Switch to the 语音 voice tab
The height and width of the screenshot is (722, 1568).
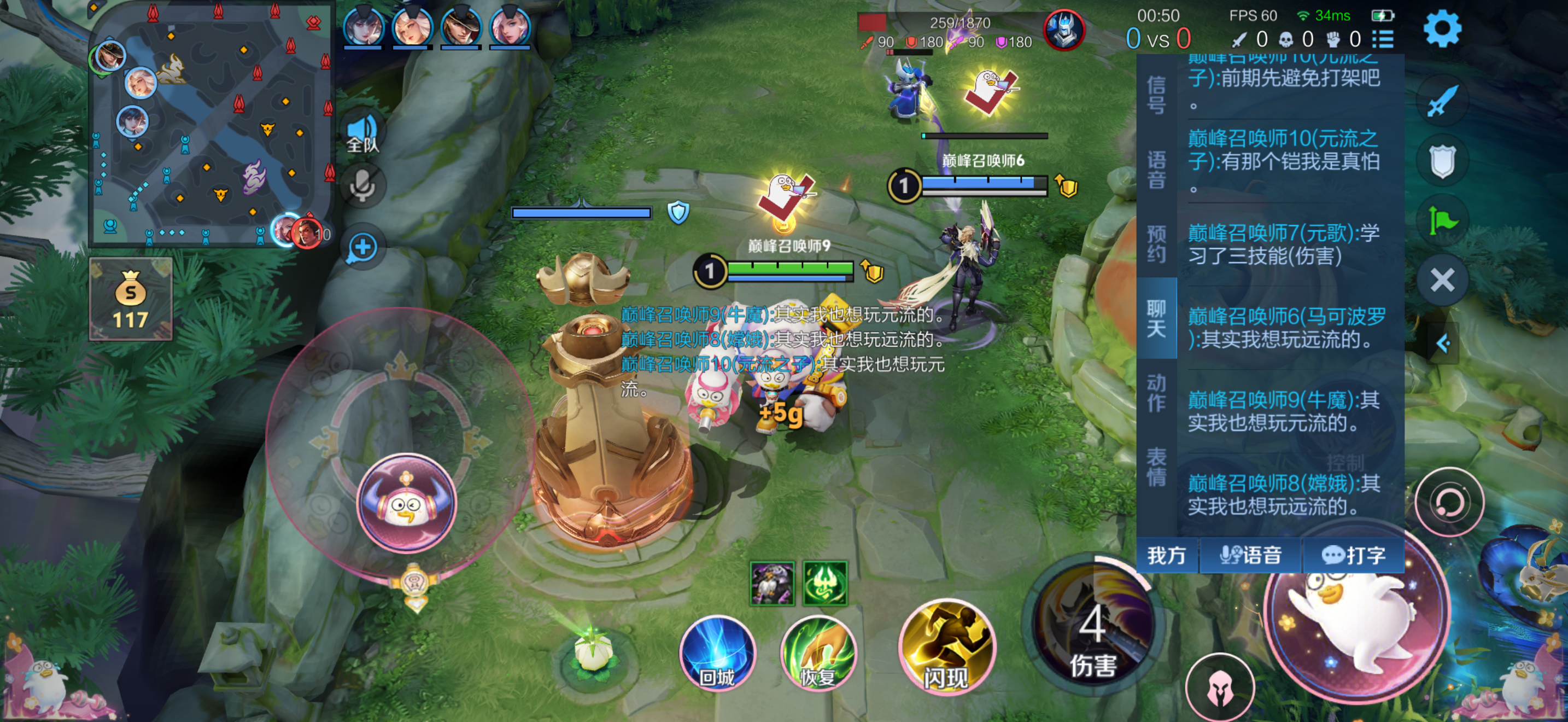click(1155, 170)
